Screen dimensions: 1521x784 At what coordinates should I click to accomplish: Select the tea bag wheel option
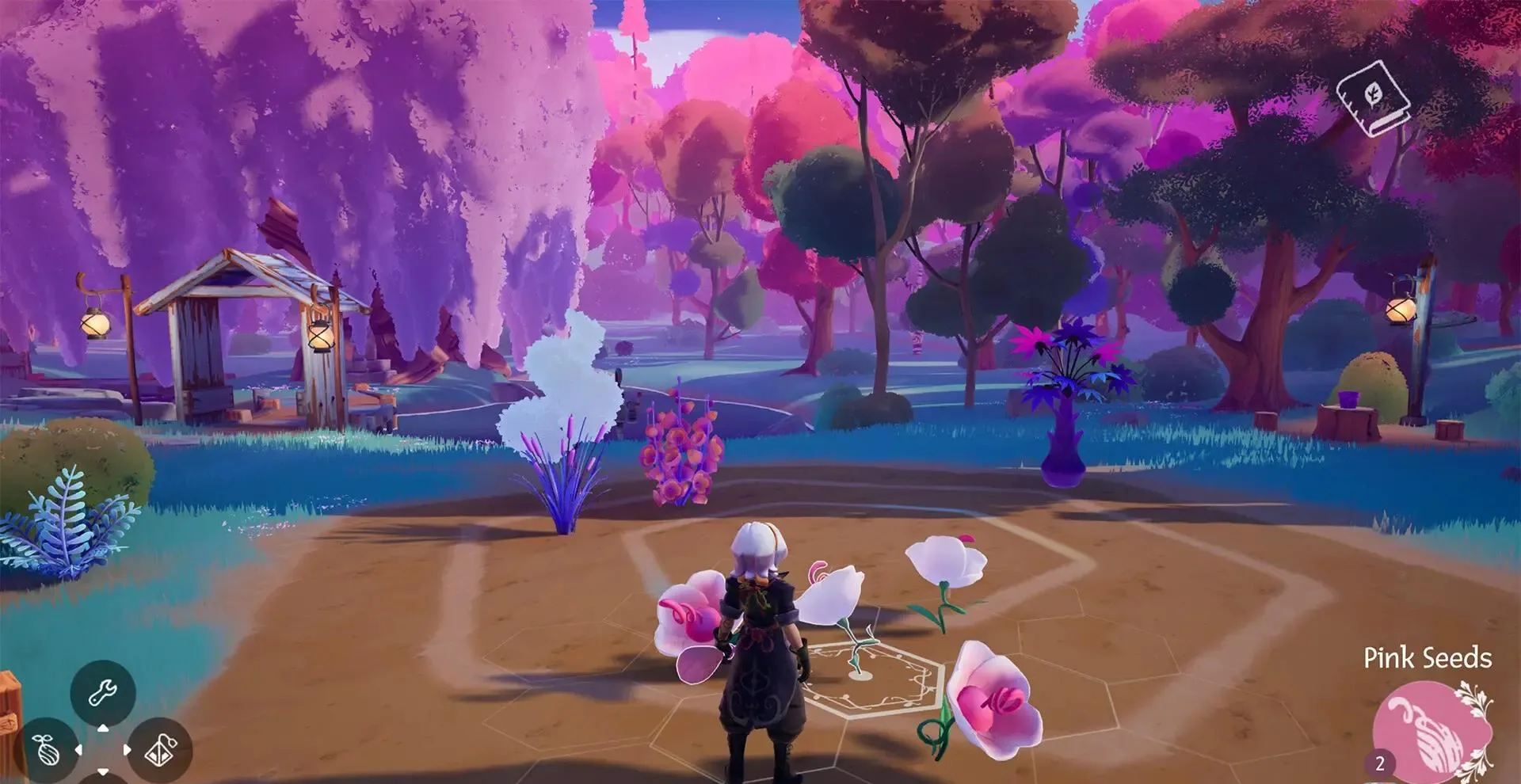(159, 748)
